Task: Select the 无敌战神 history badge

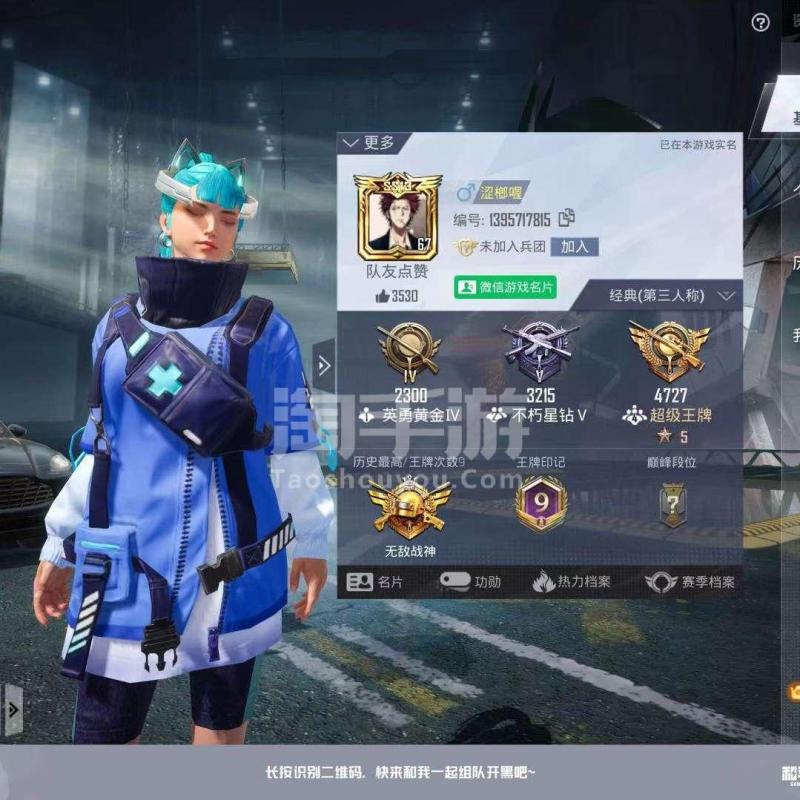Action: (x=409, y=508)
